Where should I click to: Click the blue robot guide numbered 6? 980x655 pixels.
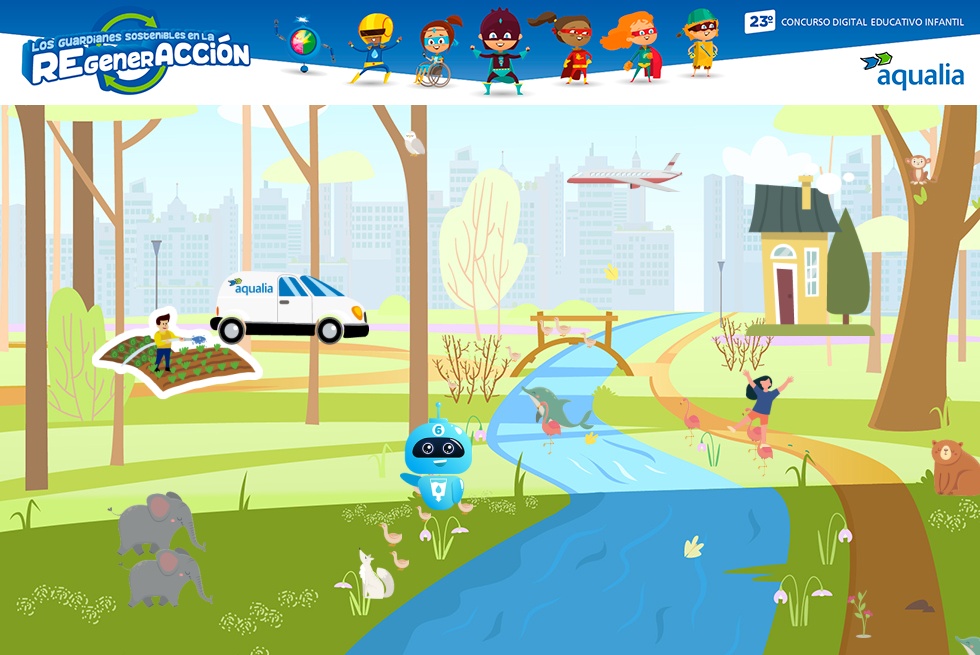tap(437, 459)
